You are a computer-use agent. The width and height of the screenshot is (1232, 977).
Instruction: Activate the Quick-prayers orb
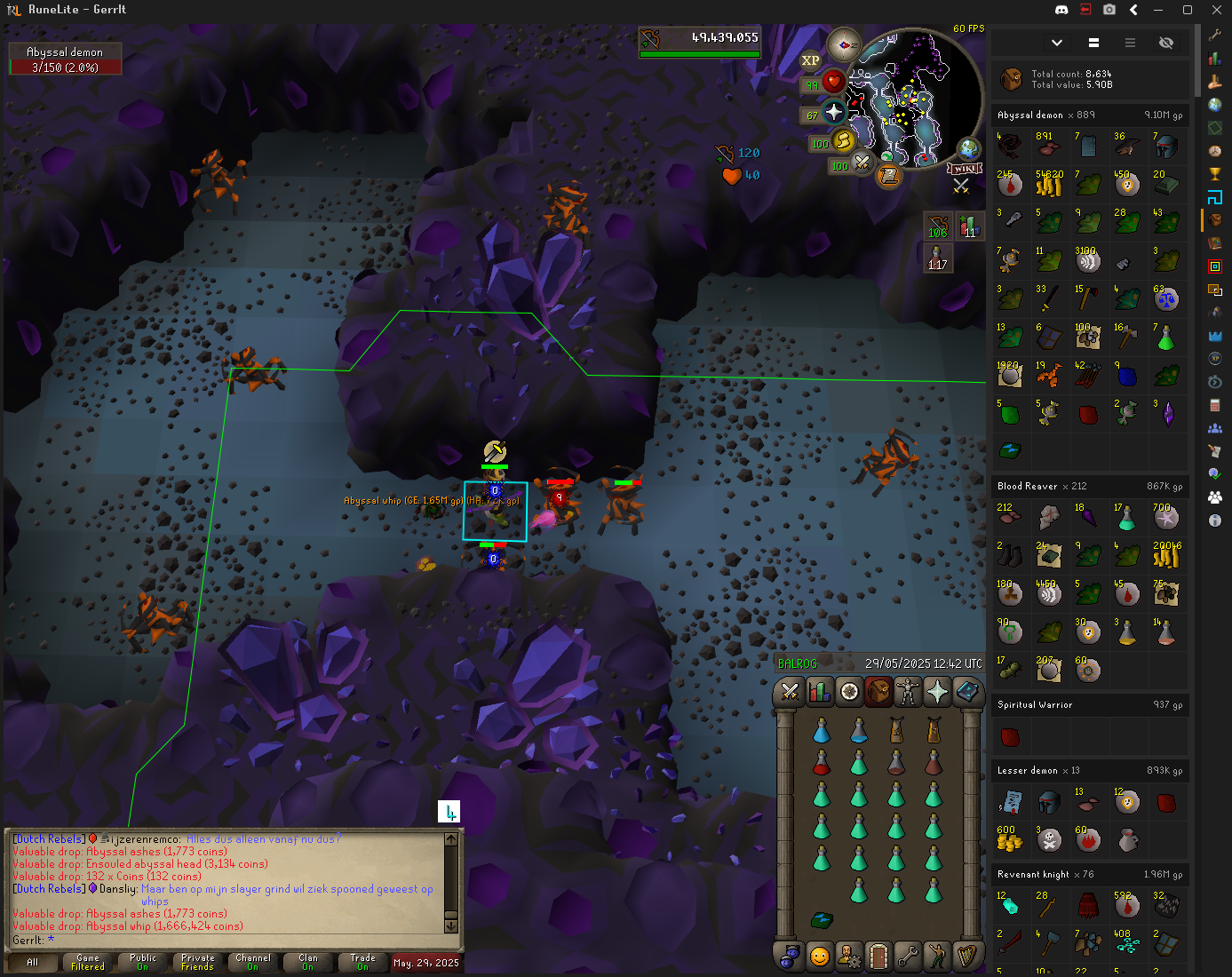pos(833,112)
